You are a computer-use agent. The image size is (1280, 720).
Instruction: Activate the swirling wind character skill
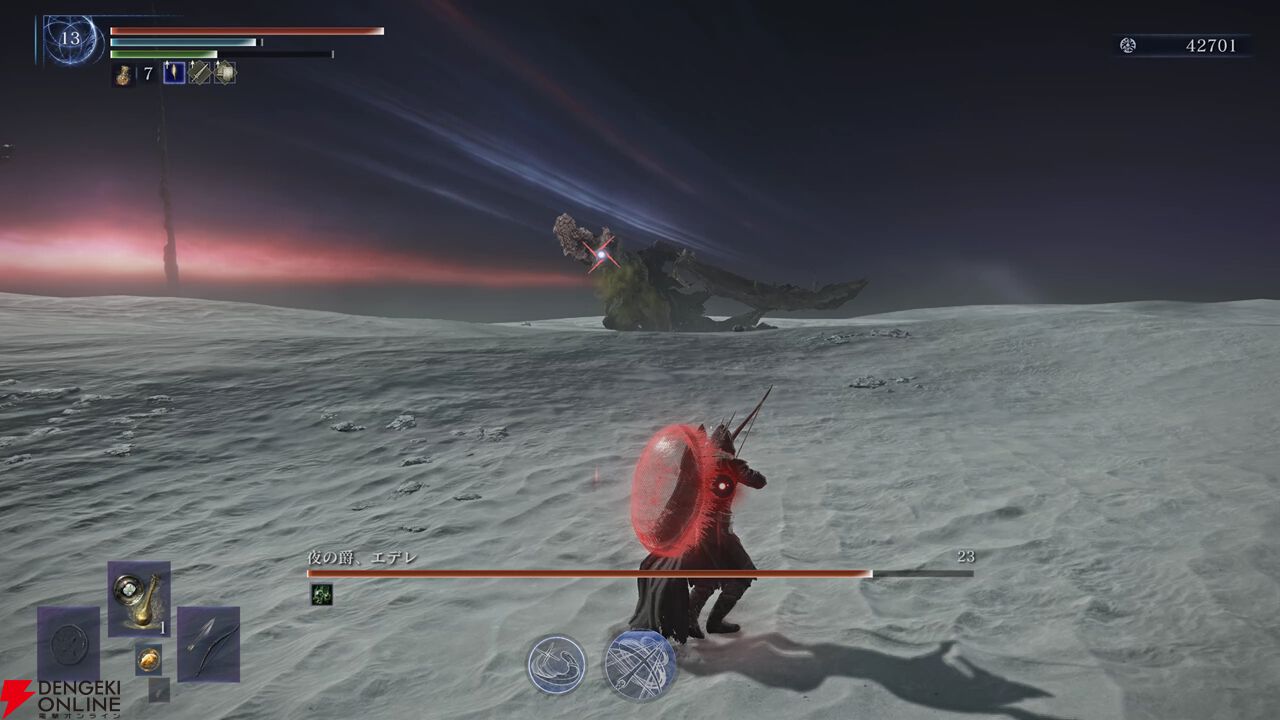tap(556, 664)
